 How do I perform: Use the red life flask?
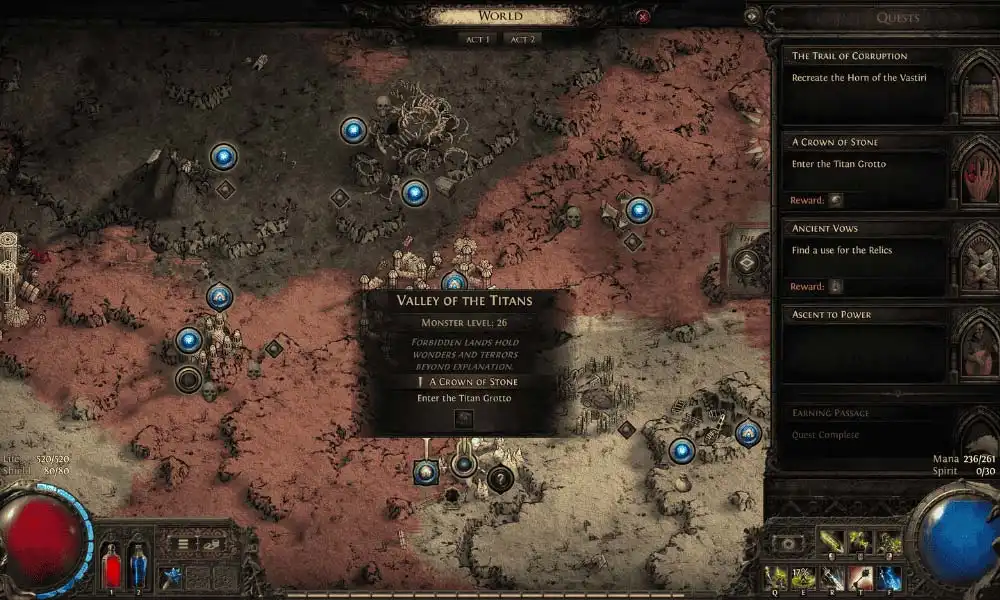tap(110, 566)
